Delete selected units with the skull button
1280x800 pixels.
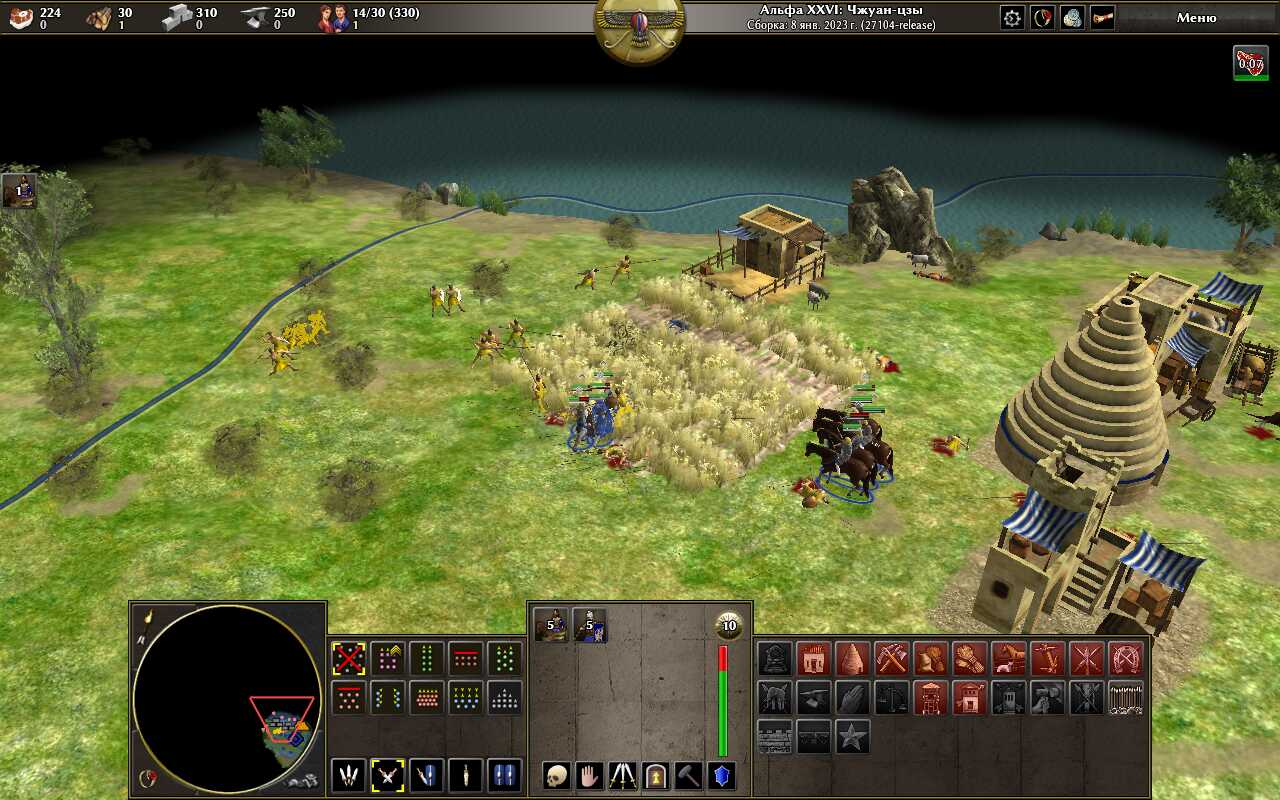[556, 775]
